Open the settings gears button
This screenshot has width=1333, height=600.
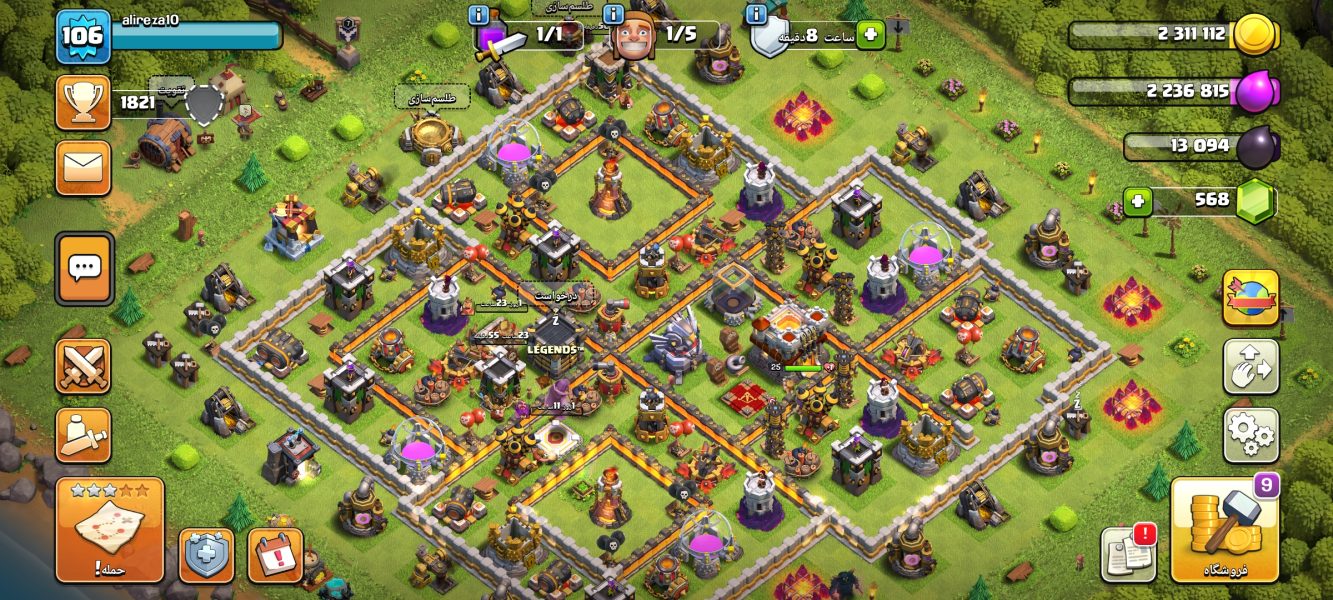point(1250,435)
